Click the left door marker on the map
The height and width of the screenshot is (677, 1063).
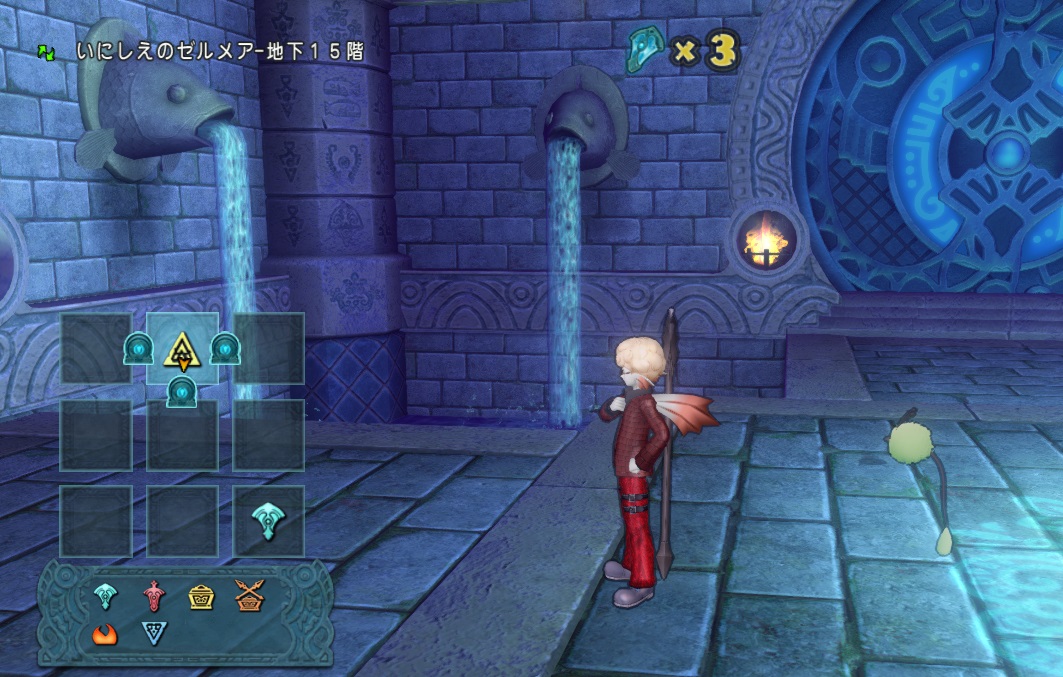[x=138, y=348]
